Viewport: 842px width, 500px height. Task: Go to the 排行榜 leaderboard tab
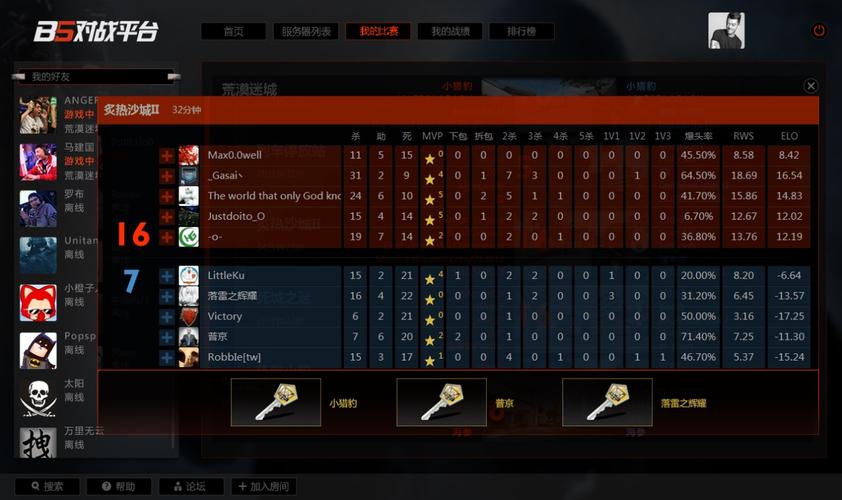coord(522,32)
